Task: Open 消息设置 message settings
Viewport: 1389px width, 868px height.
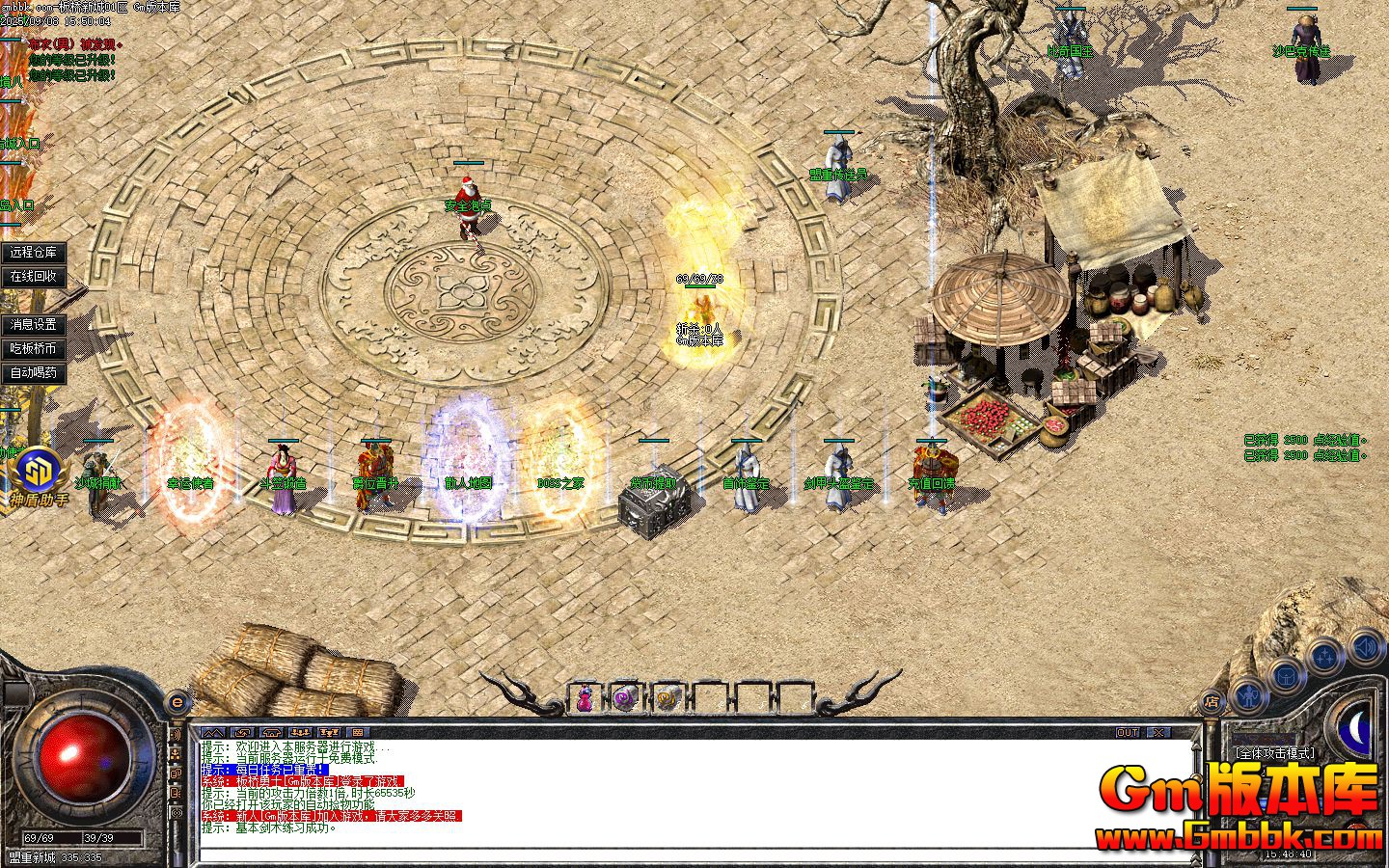Action: (34, 325)
